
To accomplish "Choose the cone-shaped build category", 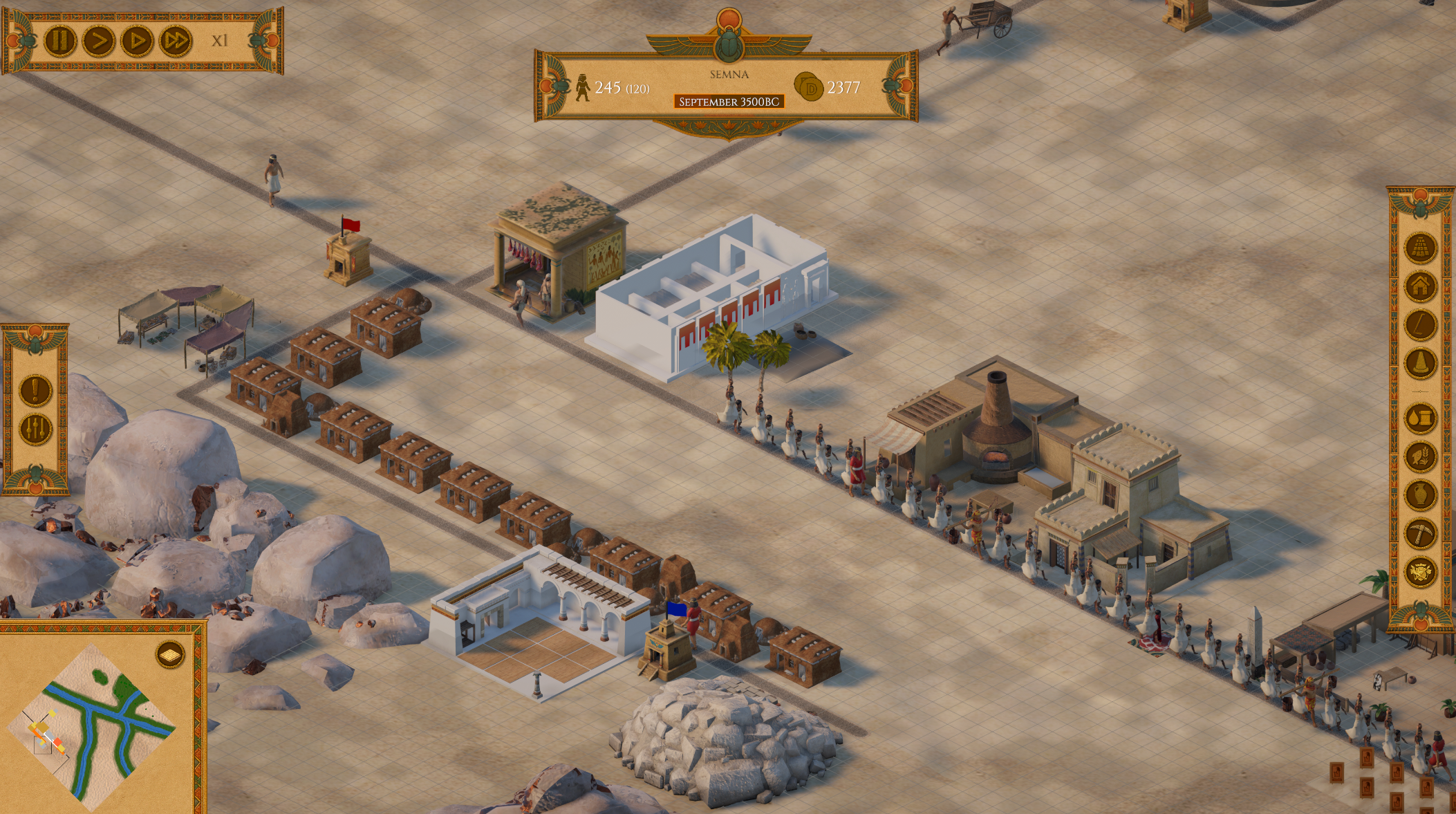I will pyautogui.click(x=1421, y=363).
